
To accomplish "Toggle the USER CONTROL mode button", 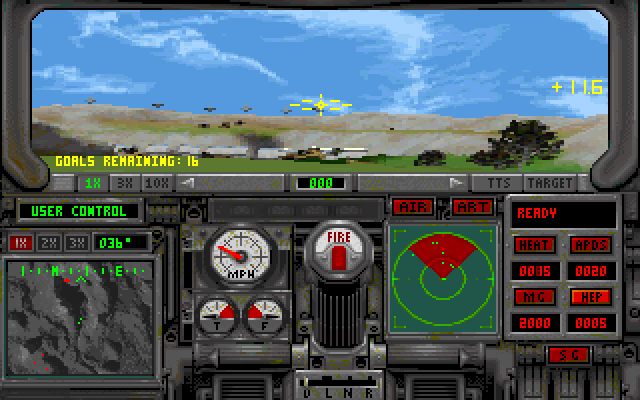I will tap(79, 211).
